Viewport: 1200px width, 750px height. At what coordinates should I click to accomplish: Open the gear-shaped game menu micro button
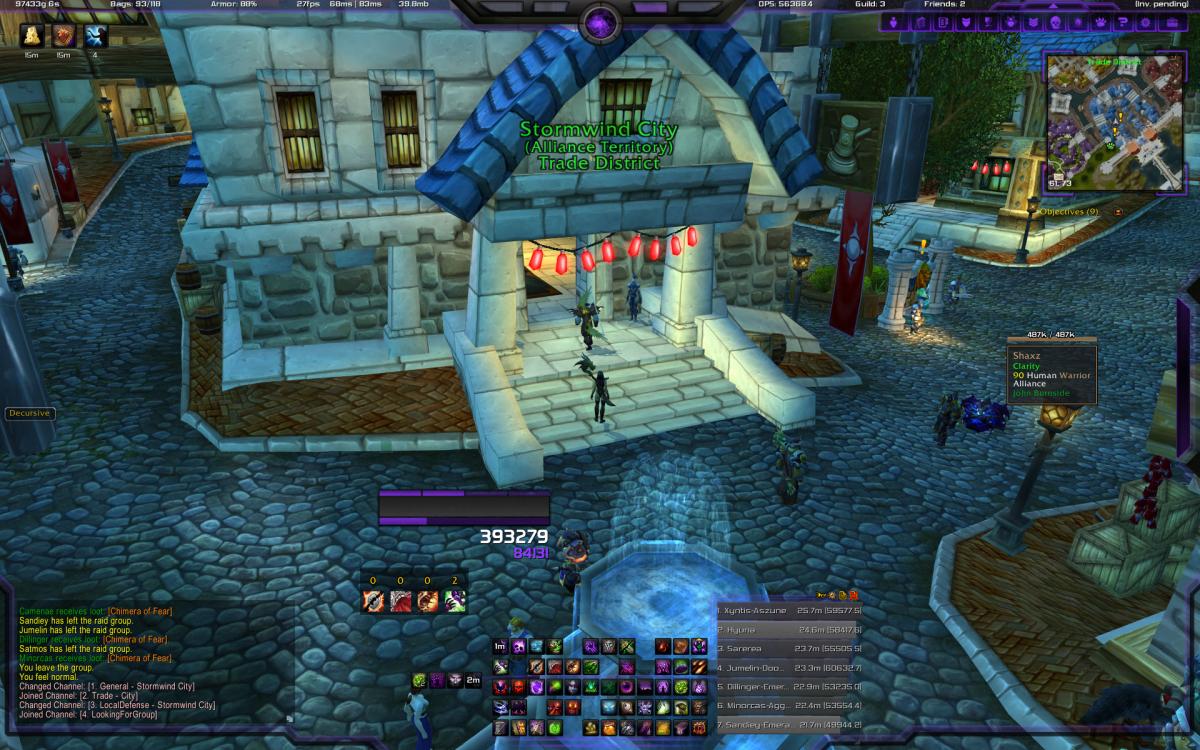click(1143, 22)
